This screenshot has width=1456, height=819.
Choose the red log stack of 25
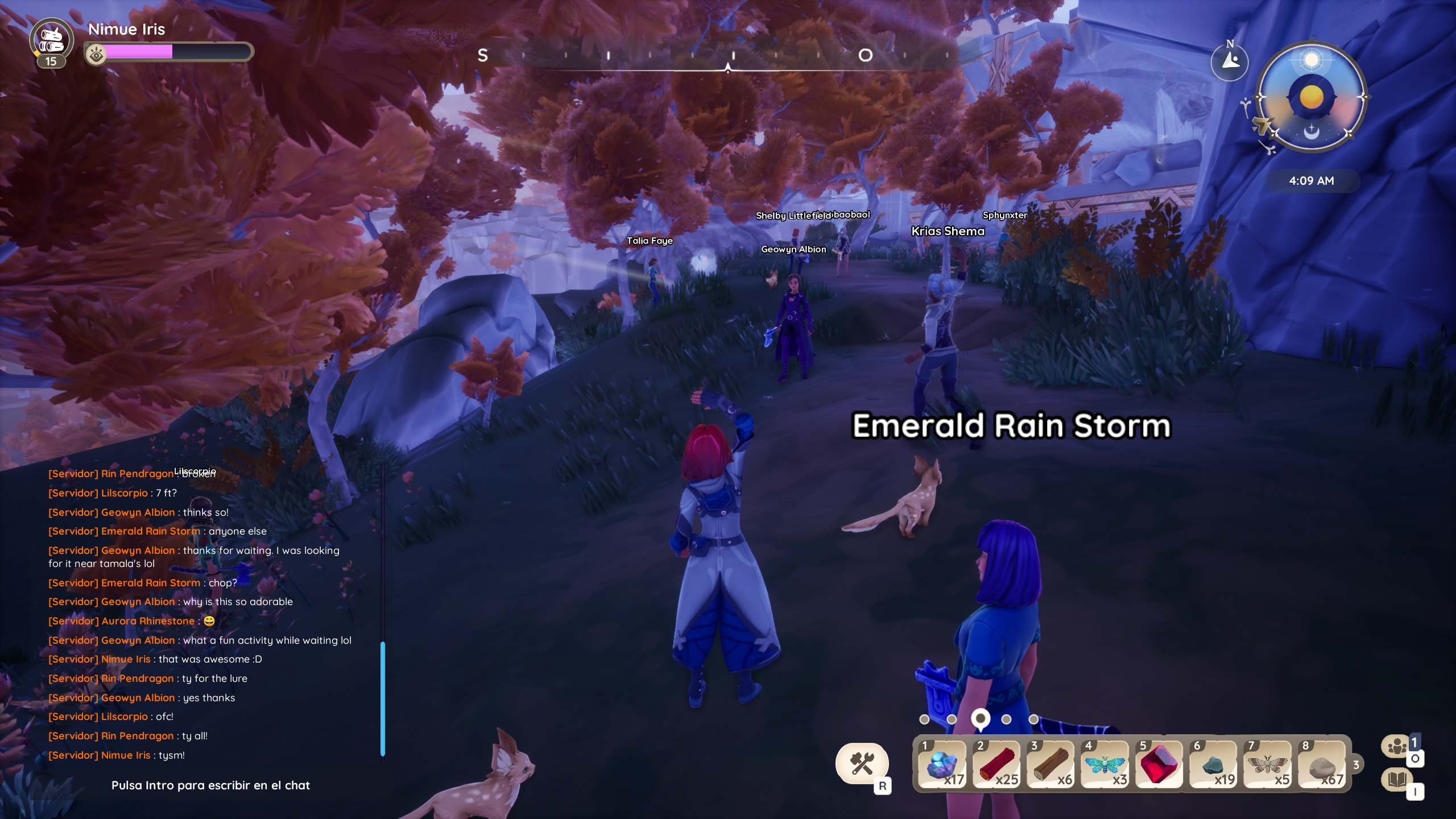click(x=996, y=765)
